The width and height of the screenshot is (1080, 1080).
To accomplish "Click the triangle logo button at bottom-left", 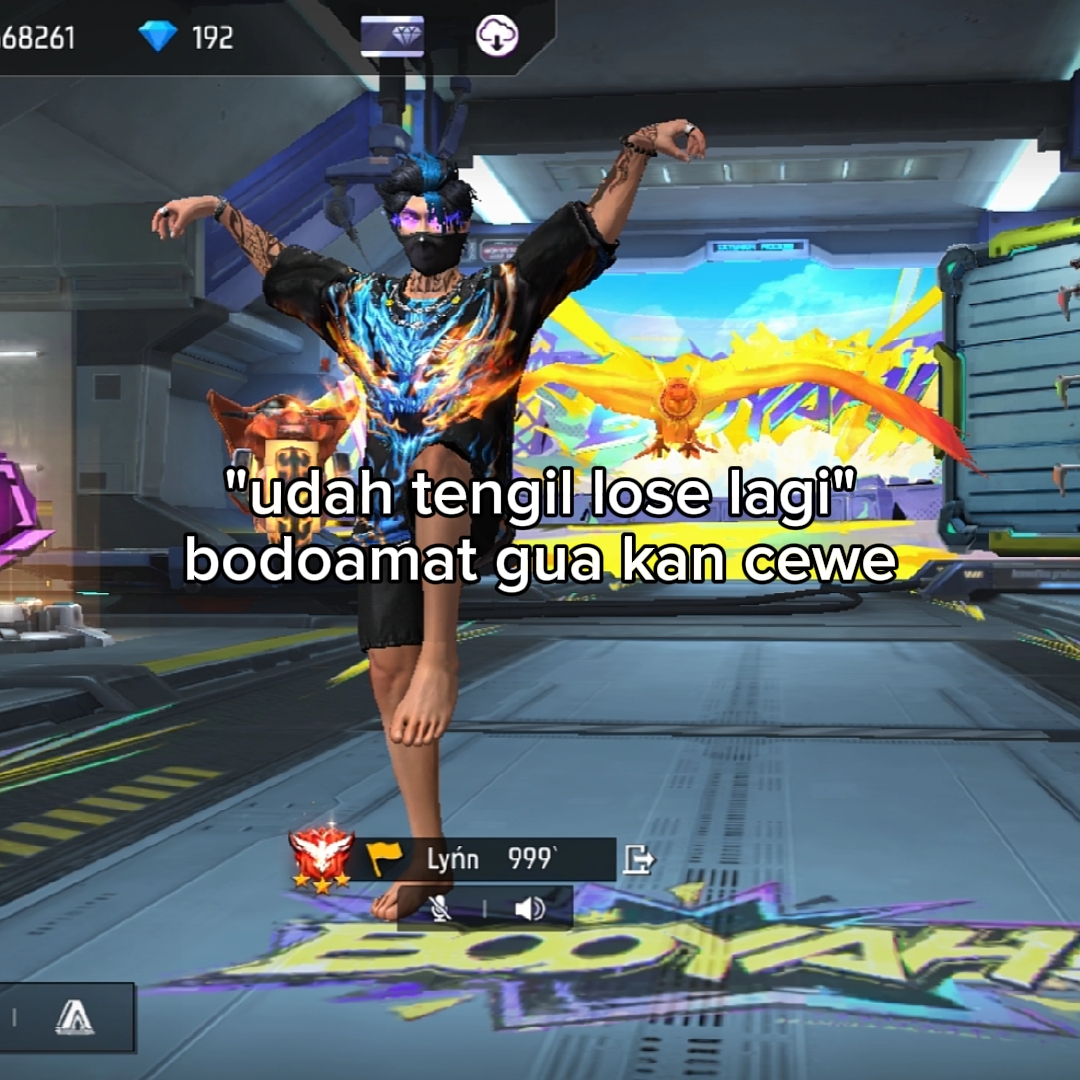I will [x=74, y=1017].
